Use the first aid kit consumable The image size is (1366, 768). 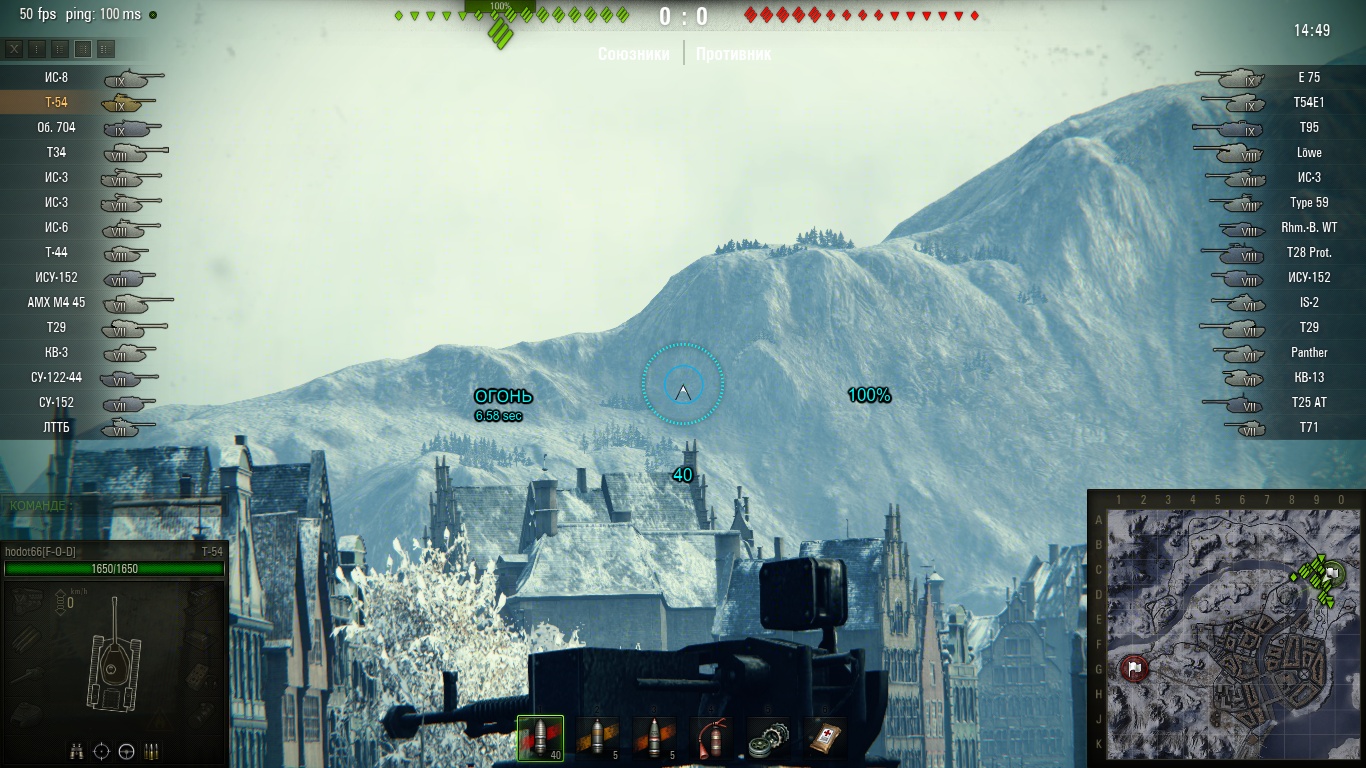(x=824, y=738)
